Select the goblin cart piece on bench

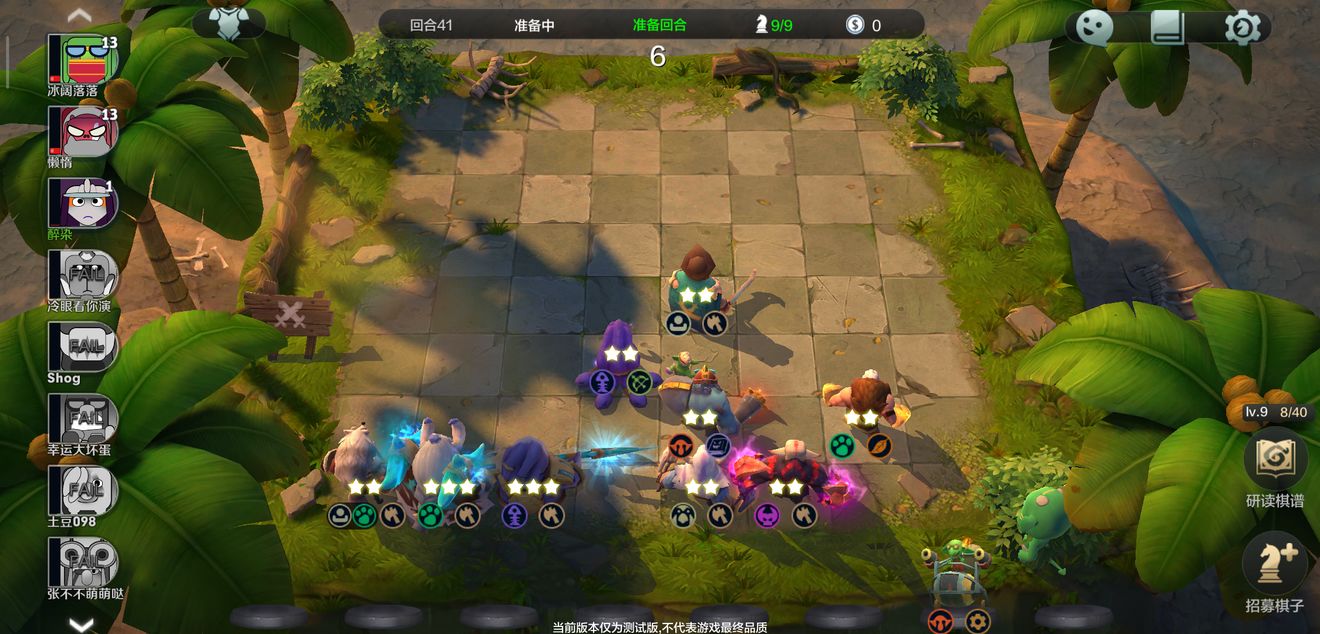[x=958, y=577]
